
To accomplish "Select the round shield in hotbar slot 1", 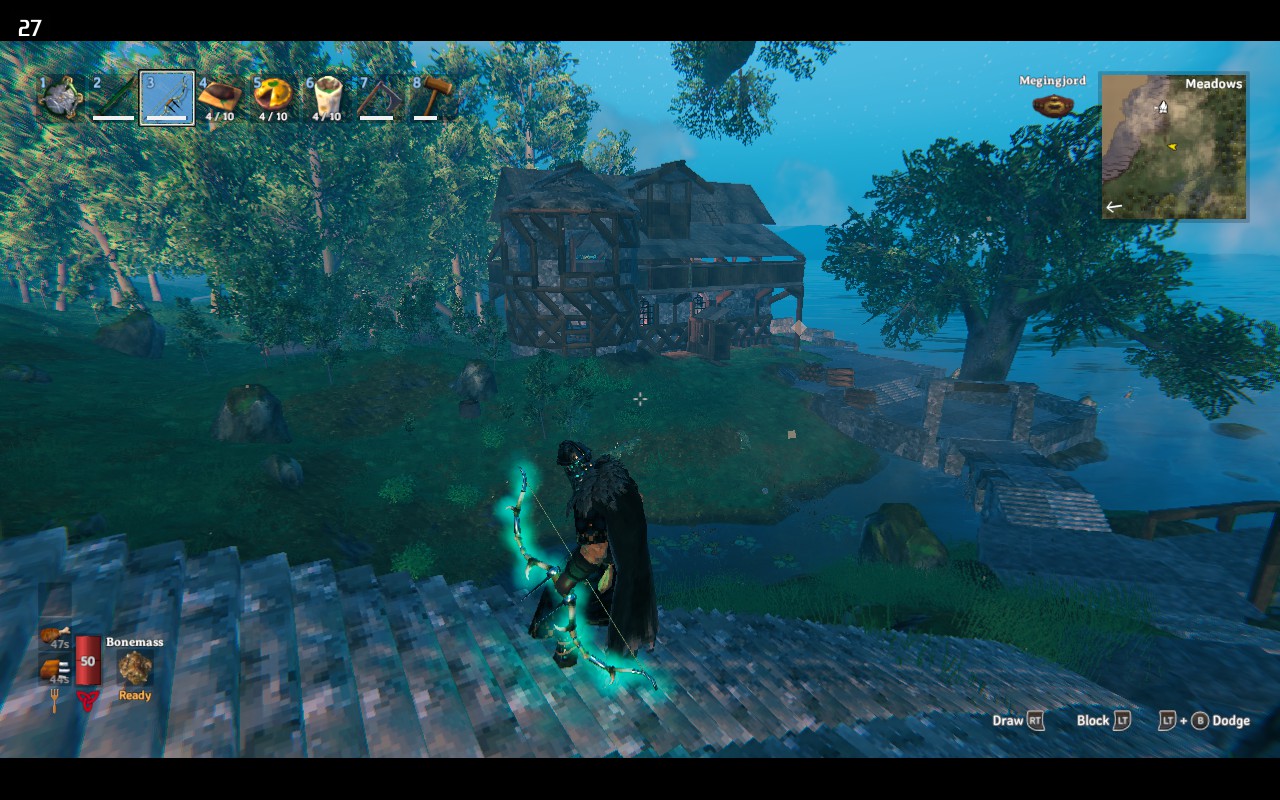I will [59, 97].
